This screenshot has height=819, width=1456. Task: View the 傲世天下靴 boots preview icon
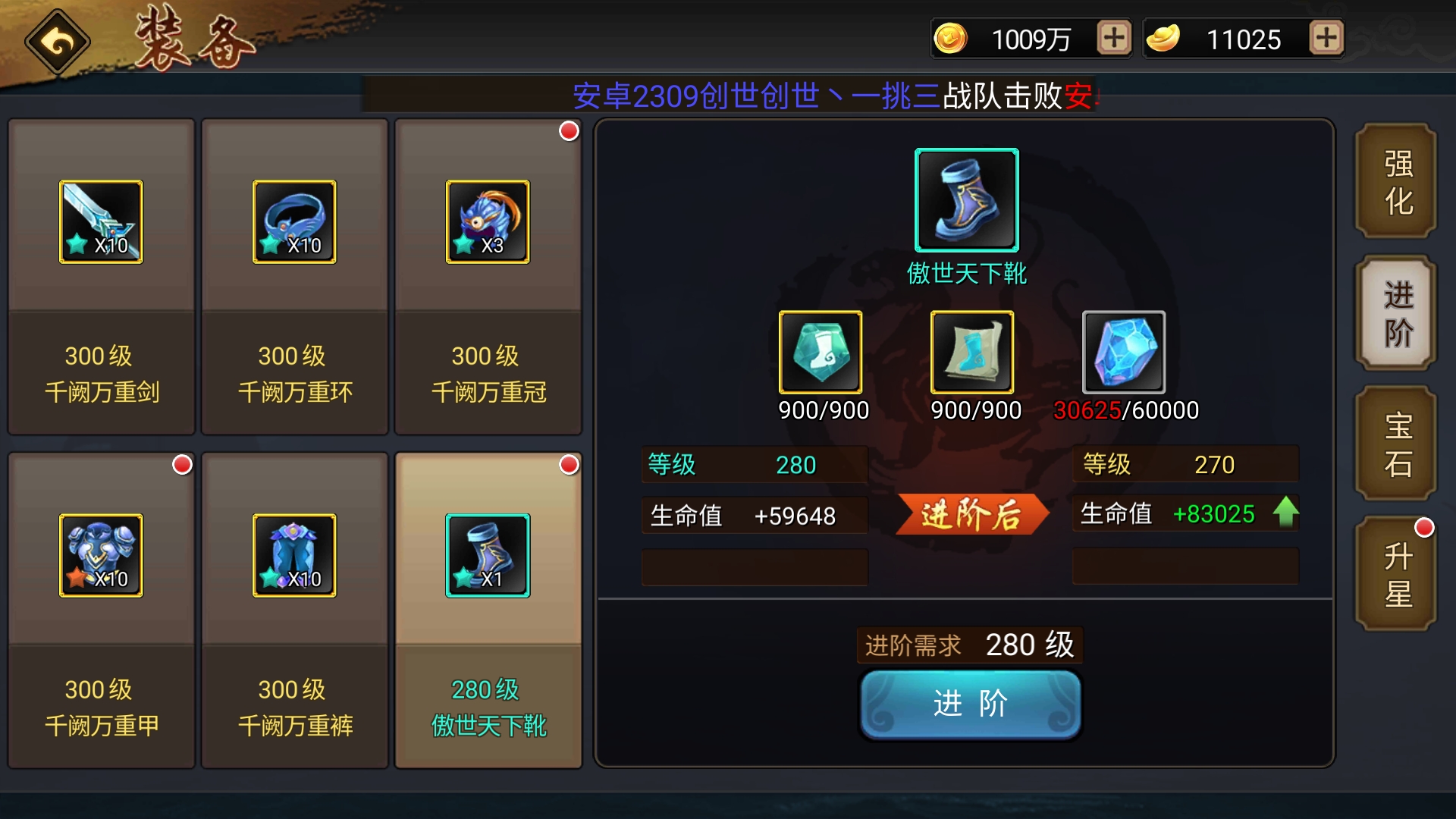pyautogui.click(x=966, y=200)
